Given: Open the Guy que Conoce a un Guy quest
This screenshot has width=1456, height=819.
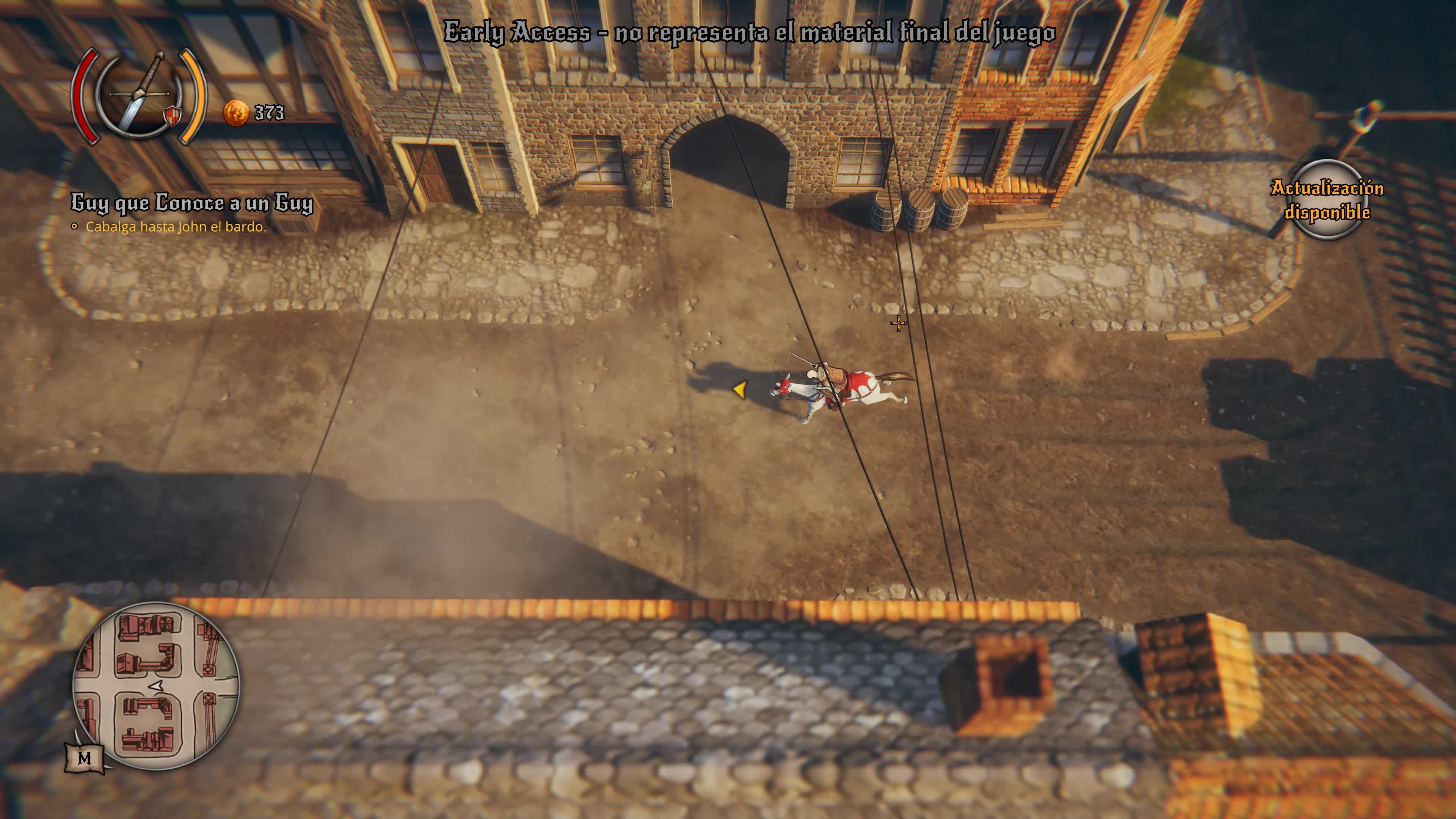Looking at the screenshot, I should click(x=191, y=203).
